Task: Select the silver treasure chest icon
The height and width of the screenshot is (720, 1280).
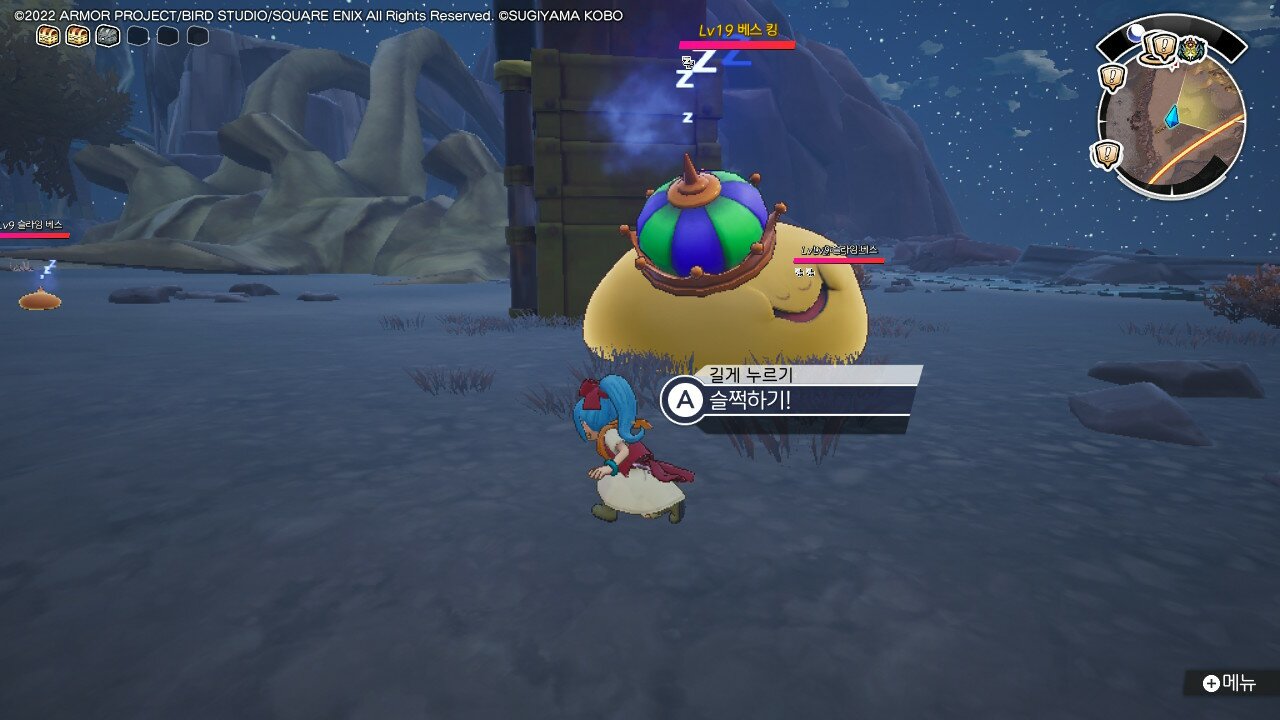Action: (x=108, y=37)
